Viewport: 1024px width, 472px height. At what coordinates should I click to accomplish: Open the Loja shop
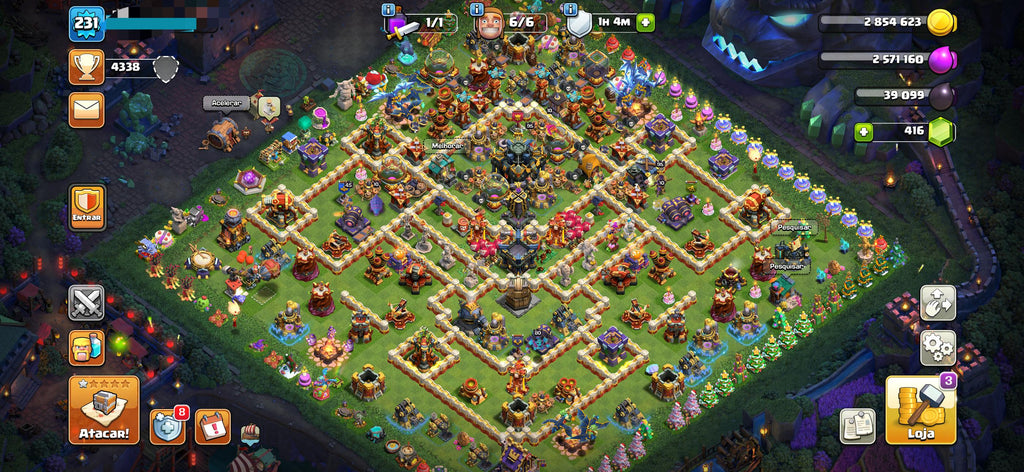pyautogui.click(x=920, y=409)
